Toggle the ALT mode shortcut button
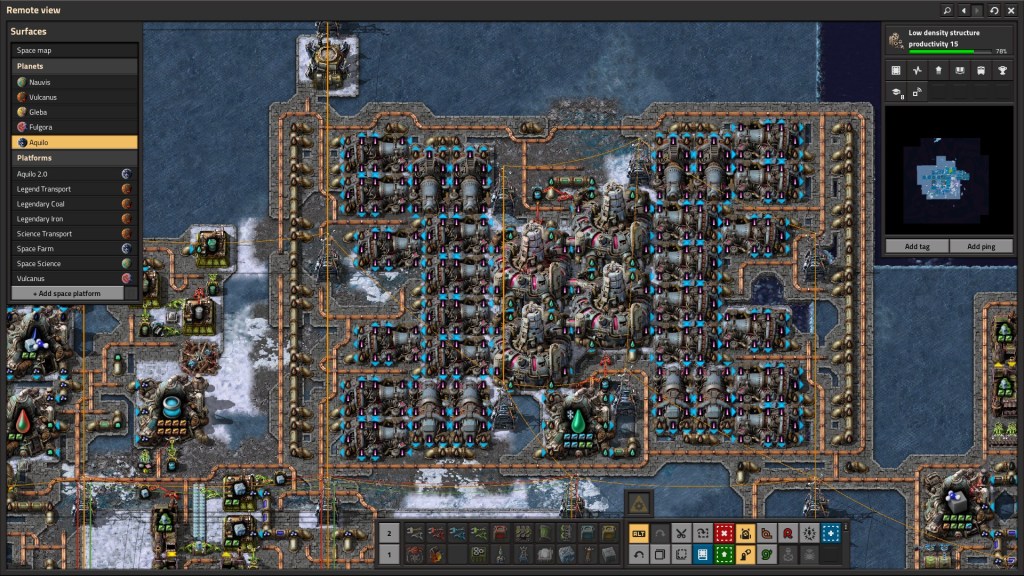Image resolution: width=1024 pixels, height=576 pixels. tap(638, 533)
